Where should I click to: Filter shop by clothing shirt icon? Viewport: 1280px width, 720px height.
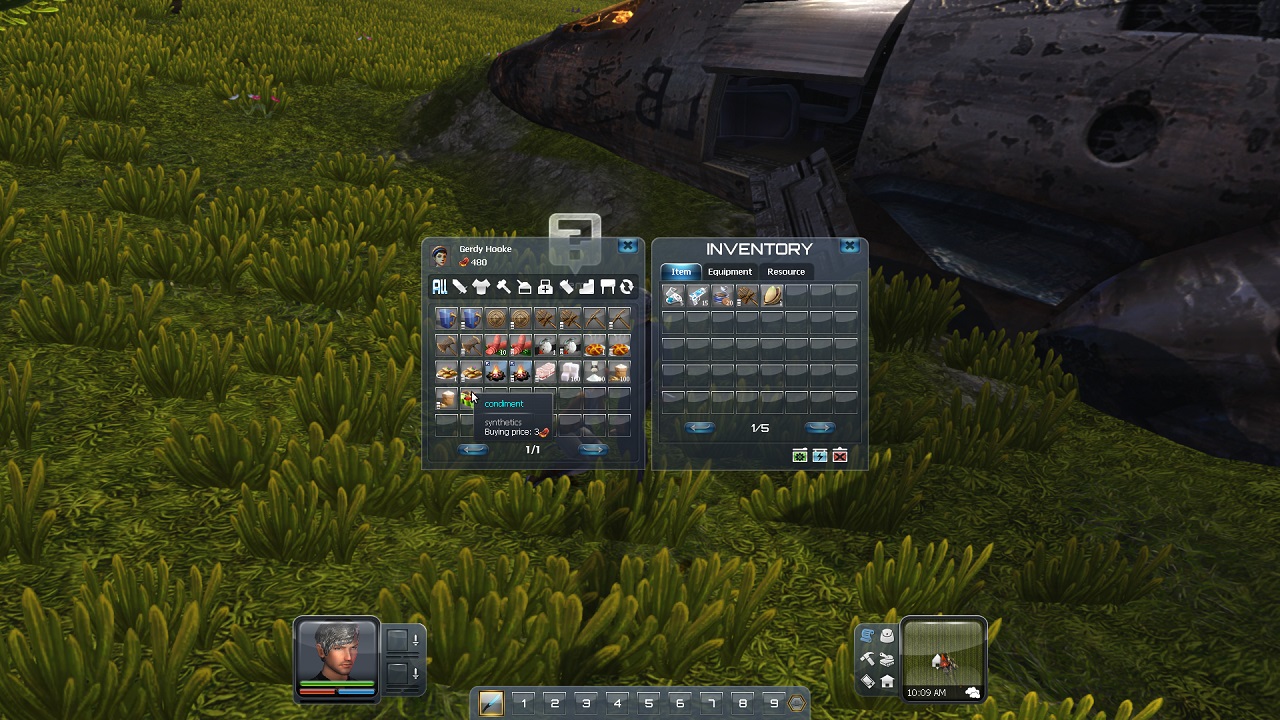pyautogui.click(x=481, y=288)
